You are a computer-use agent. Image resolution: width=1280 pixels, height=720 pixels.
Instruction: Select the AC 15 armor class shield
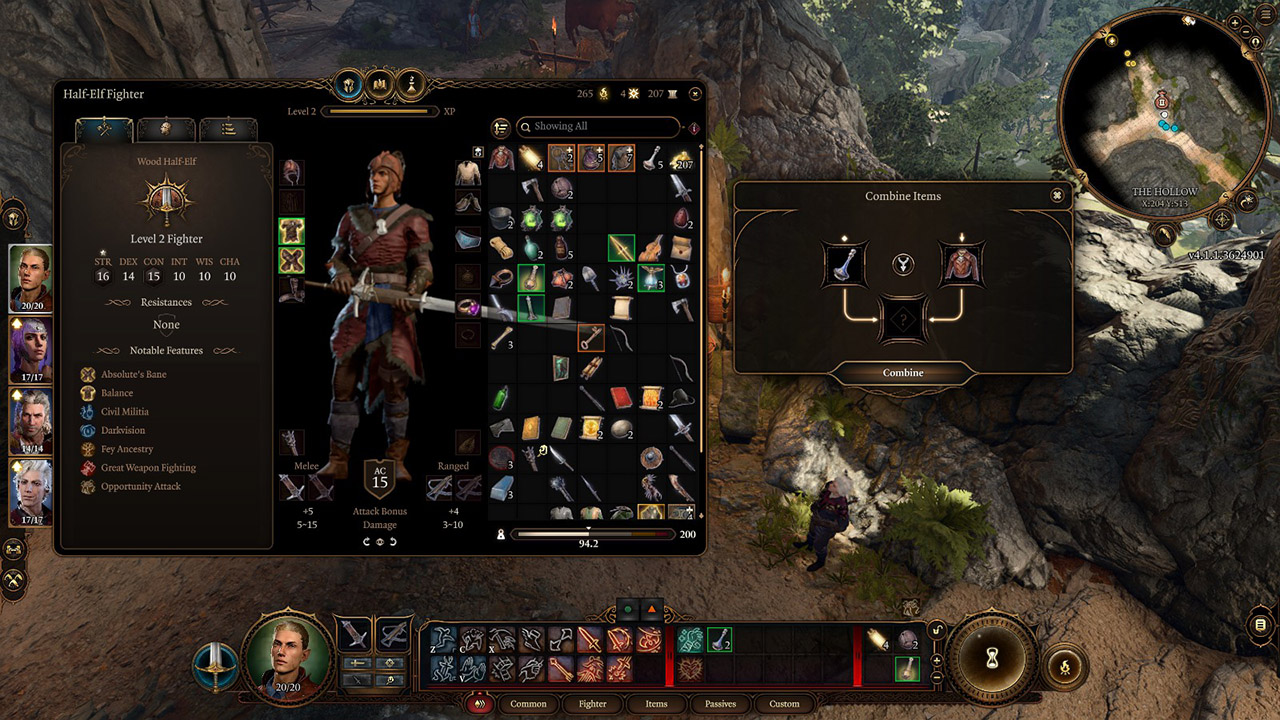coord(380,477)
